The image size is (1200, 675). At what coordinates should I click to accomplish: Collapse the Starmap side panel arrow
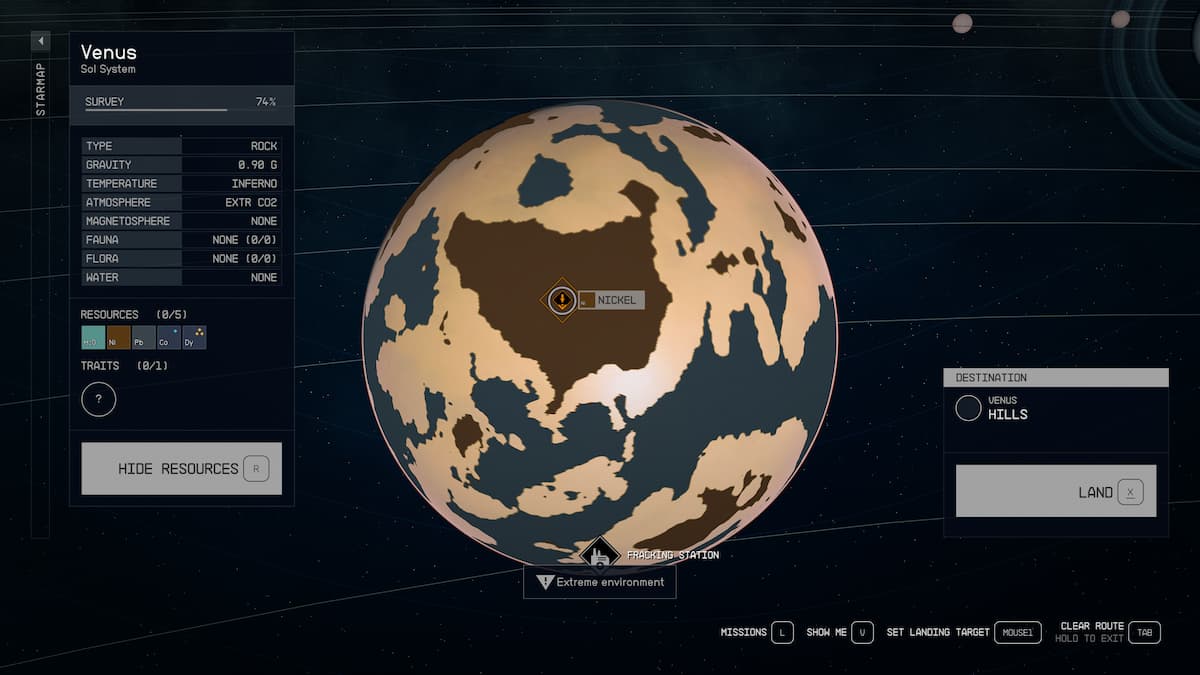coord(40,41)
